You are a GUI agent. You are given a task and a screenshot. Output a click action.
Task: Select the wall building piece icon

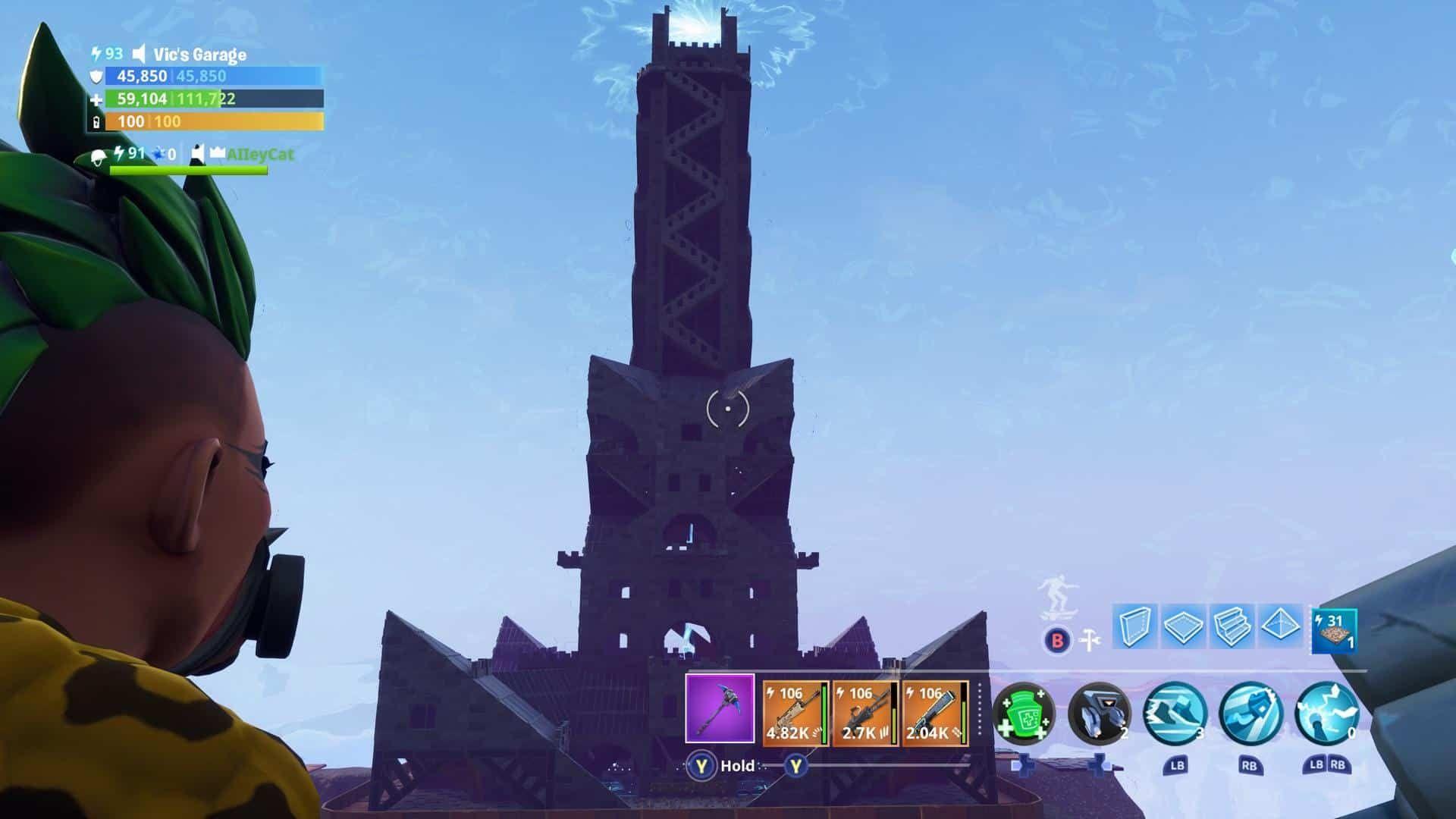point(1135,627)
